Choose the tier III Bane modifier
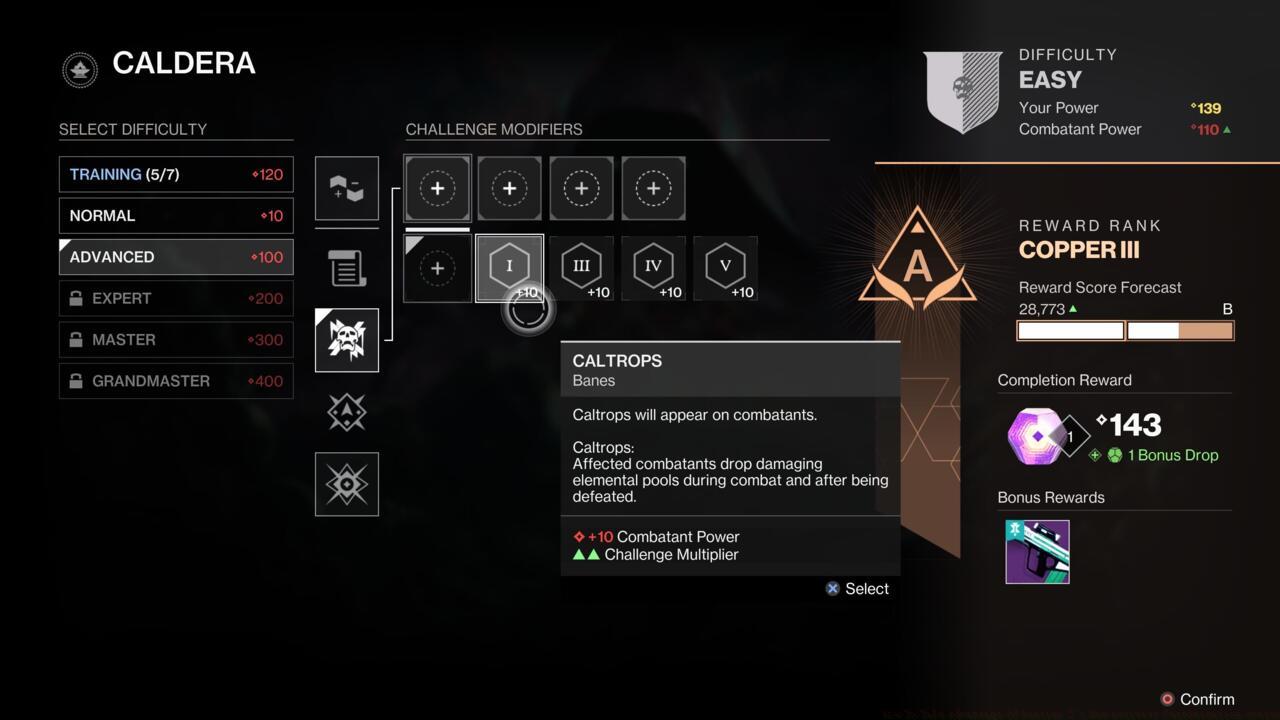 point(581,266)
